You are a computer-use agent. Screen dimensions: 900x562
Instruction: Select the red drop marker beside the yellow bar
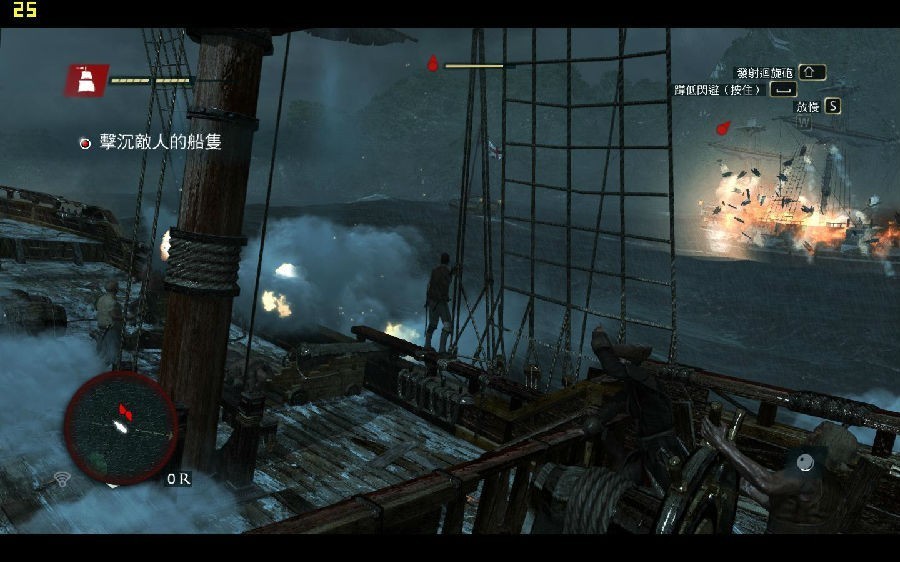click(432, 63)
